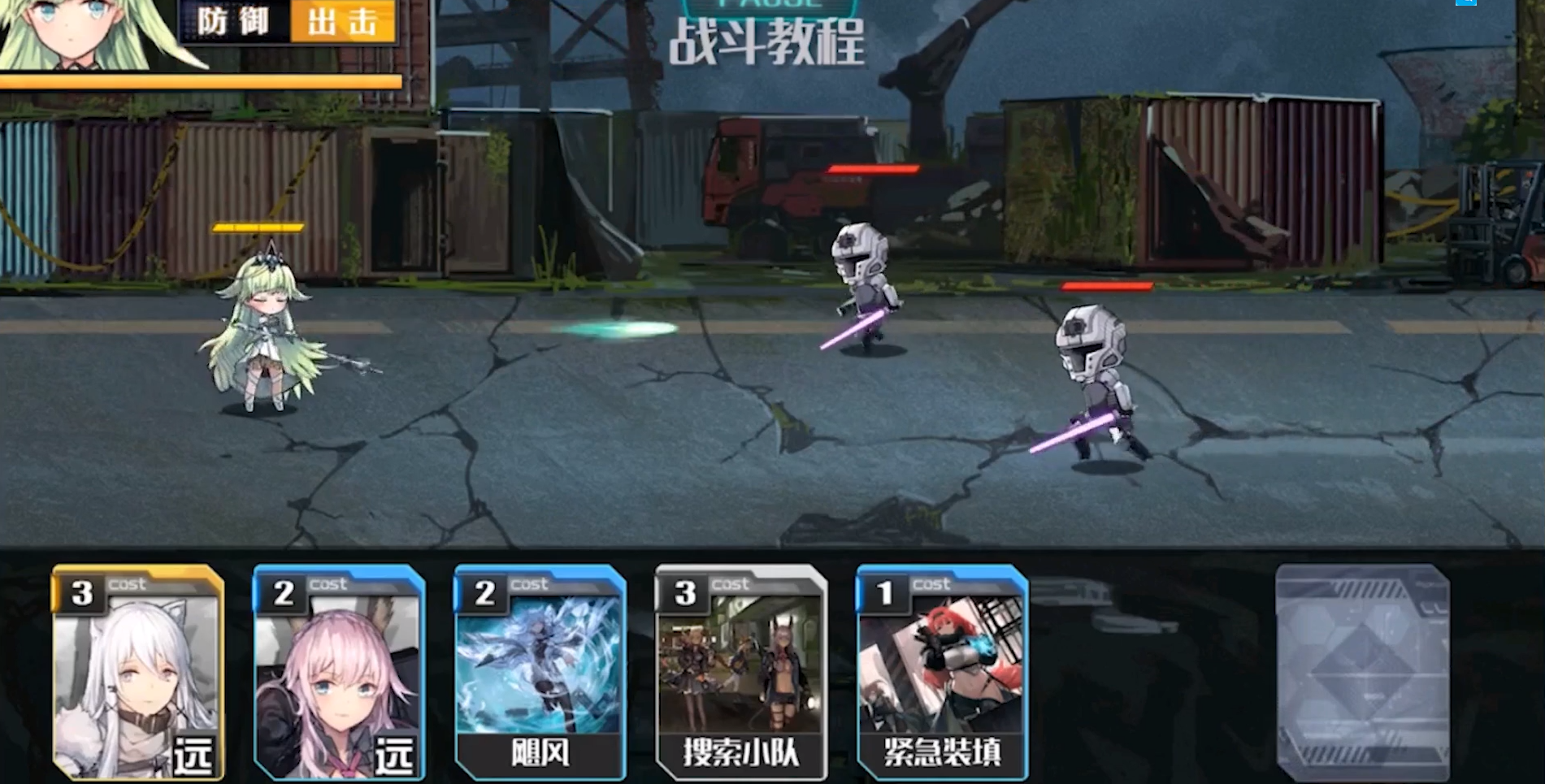Screen dimensions: 1545x784
Task: Use the 搜索小队 card
Action: tap(740, 673)
